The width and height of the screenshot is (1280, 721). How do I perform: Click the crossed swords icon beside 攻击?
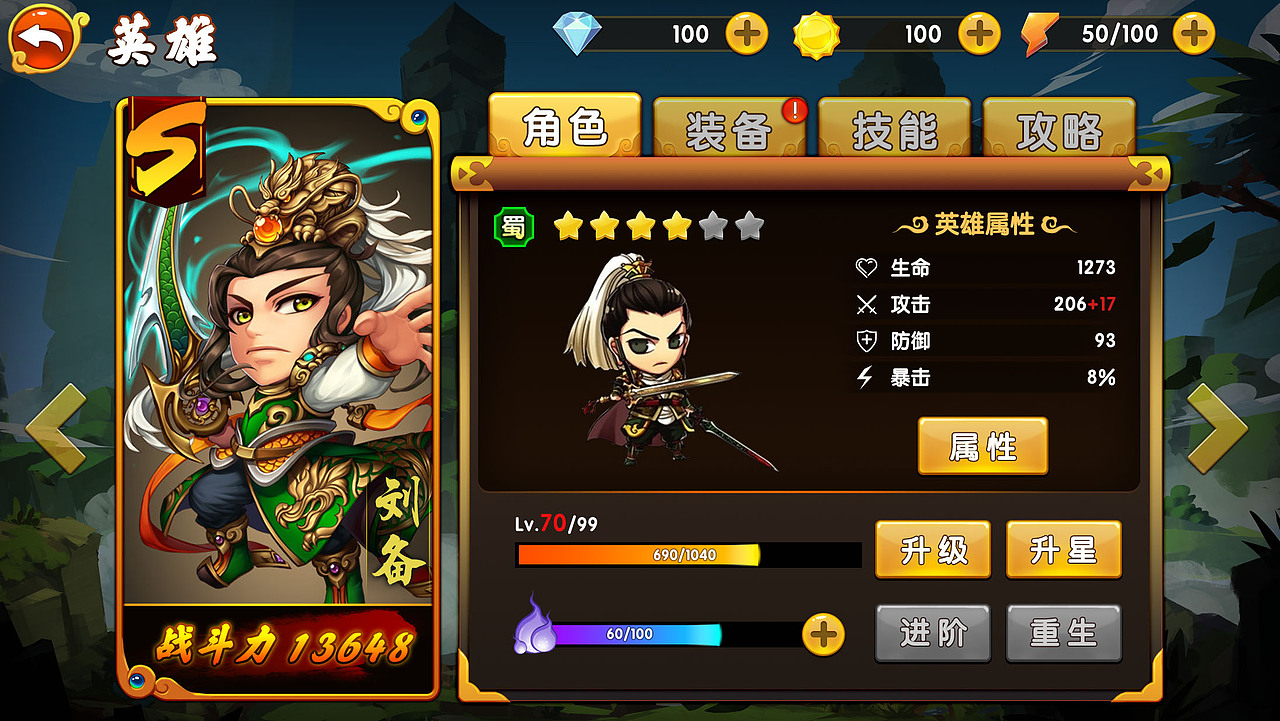866,304
